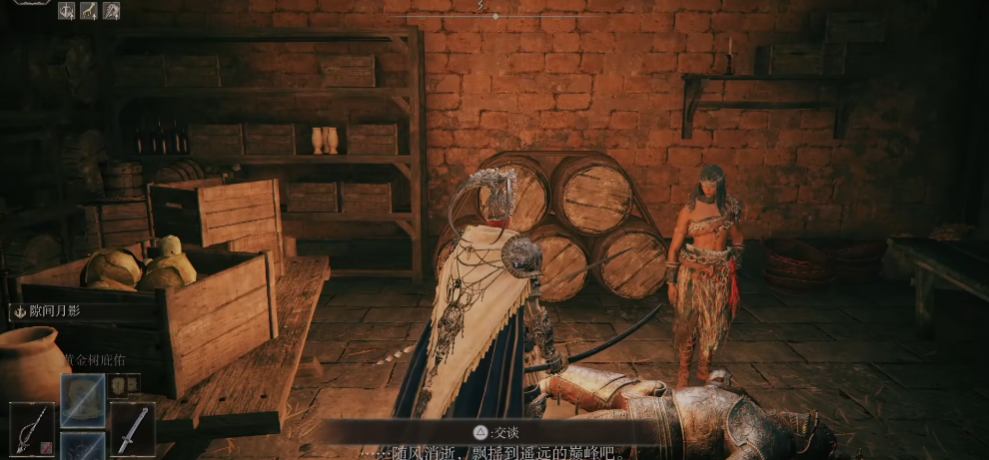Inspect the golden tree buff icon

[x=89, y=11]
